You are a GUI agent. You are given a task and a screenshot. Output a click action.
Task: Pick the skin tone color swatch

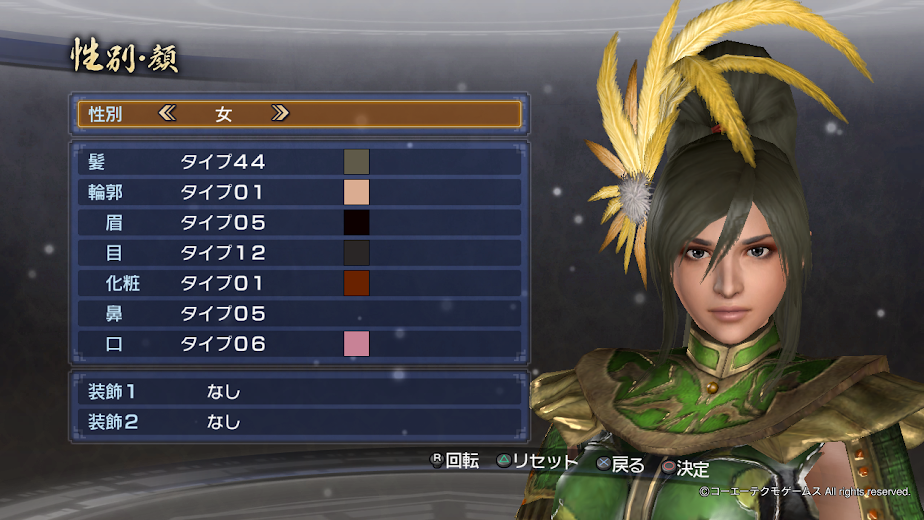357,192
